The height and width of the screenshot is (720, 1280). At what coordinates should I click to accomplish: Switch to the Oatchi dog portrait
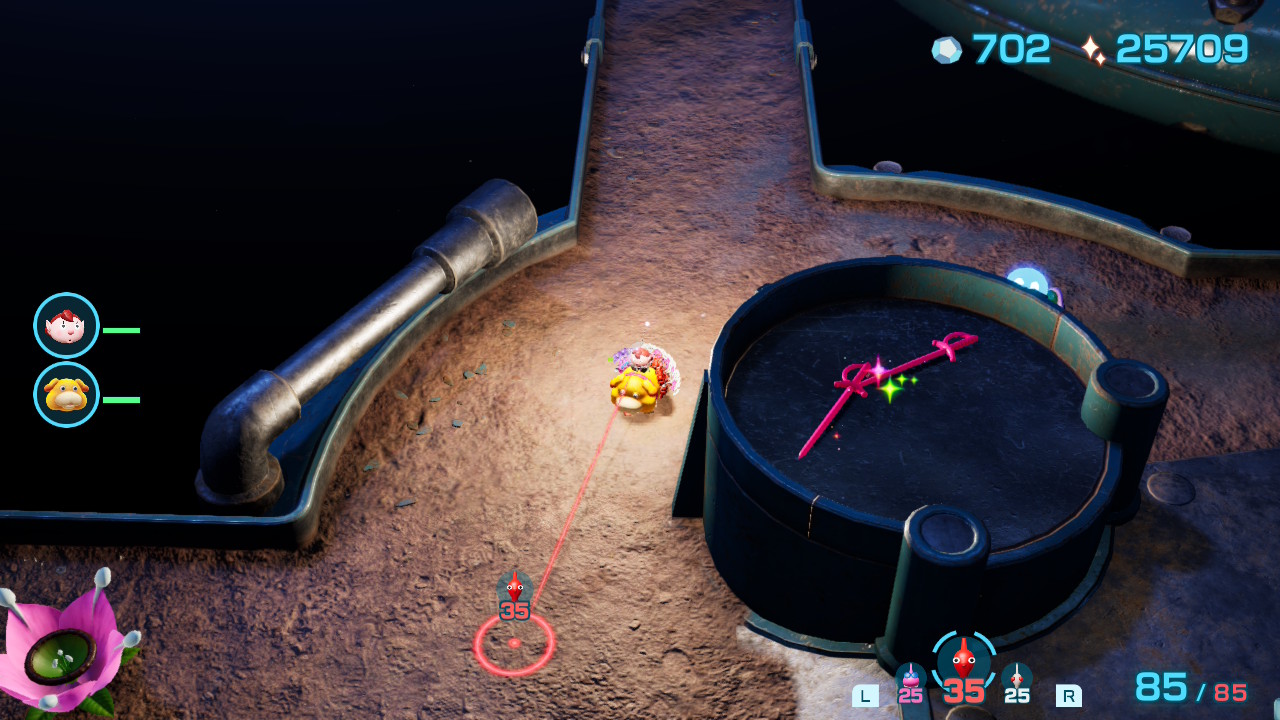coord(66,395)
